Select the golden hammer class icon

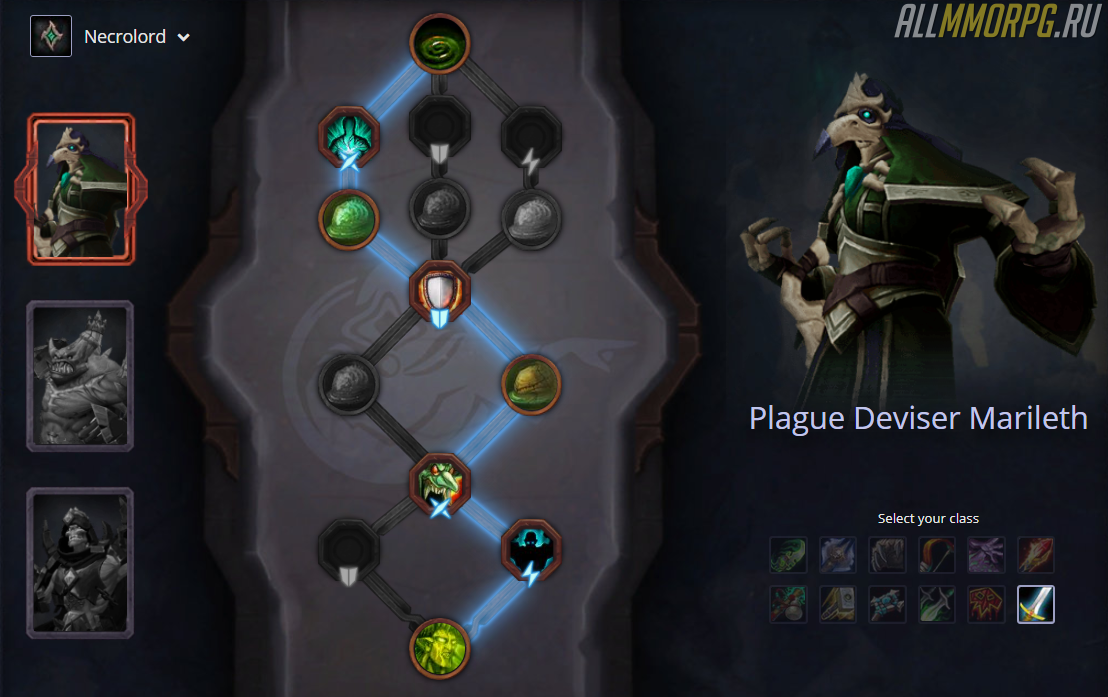point(837,604)
